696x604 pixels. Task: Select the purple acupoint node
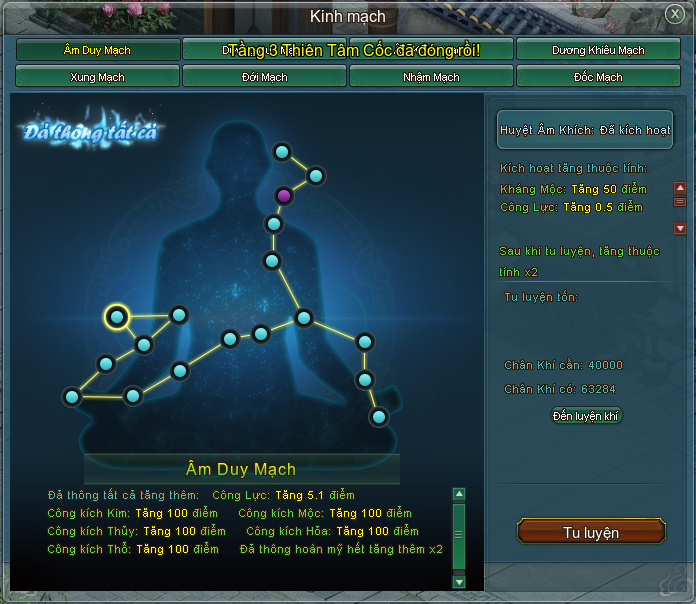(x=285, y=195)
